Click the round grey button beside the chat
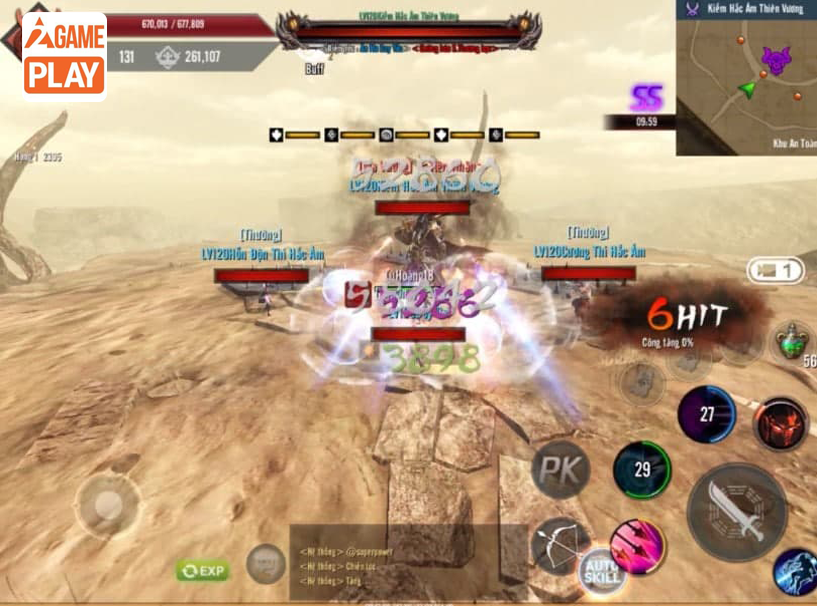 [266, 564]
